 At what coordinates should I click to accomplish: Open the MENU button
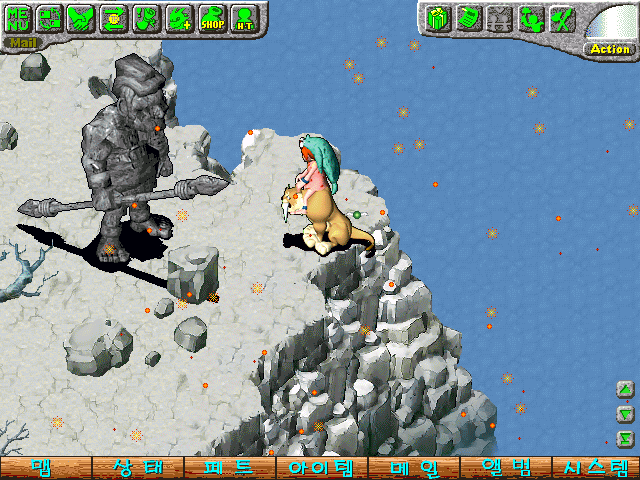point(22,18)
